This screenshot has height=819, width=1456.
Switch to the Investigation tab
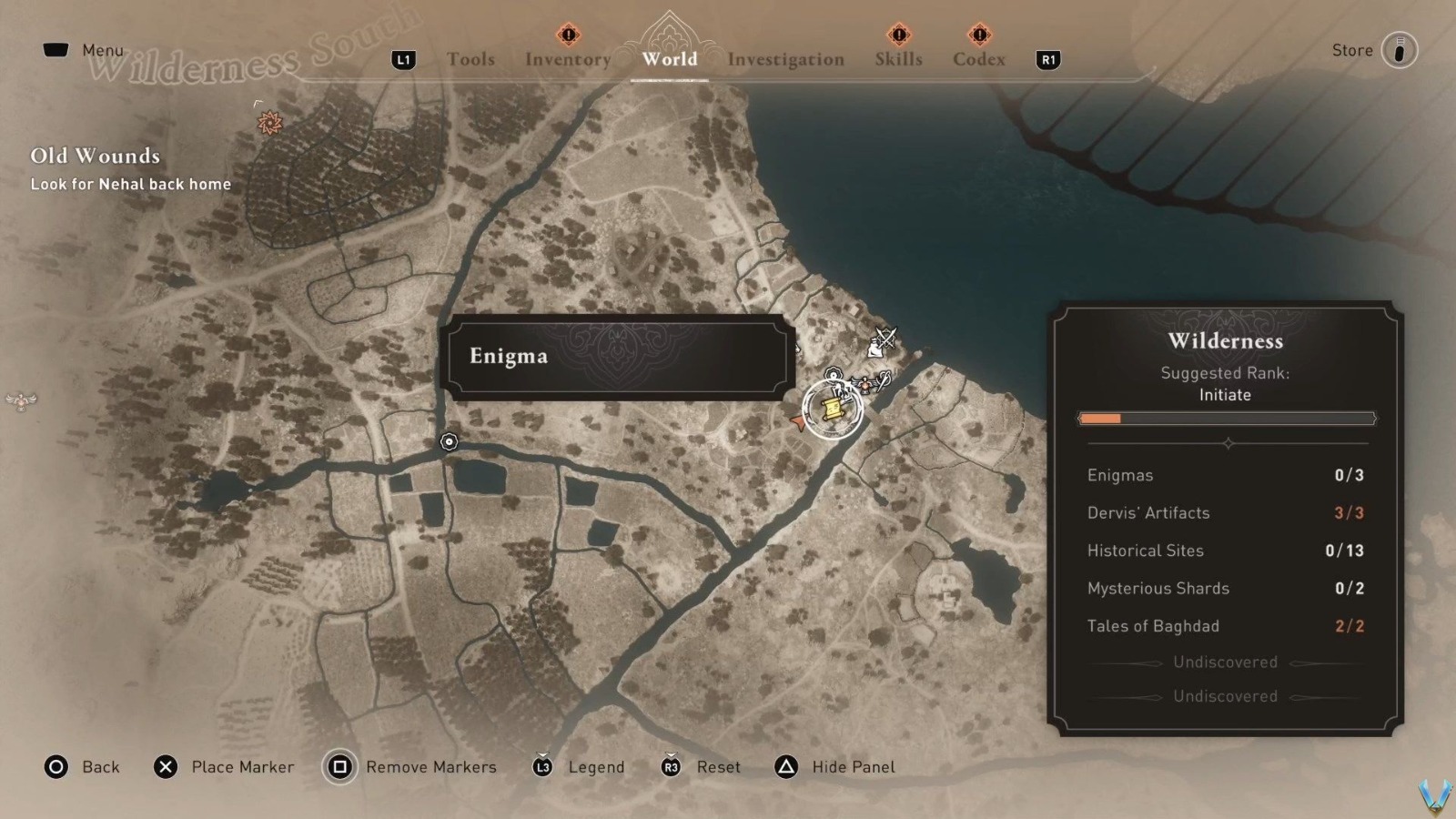[x=785, y=59]
